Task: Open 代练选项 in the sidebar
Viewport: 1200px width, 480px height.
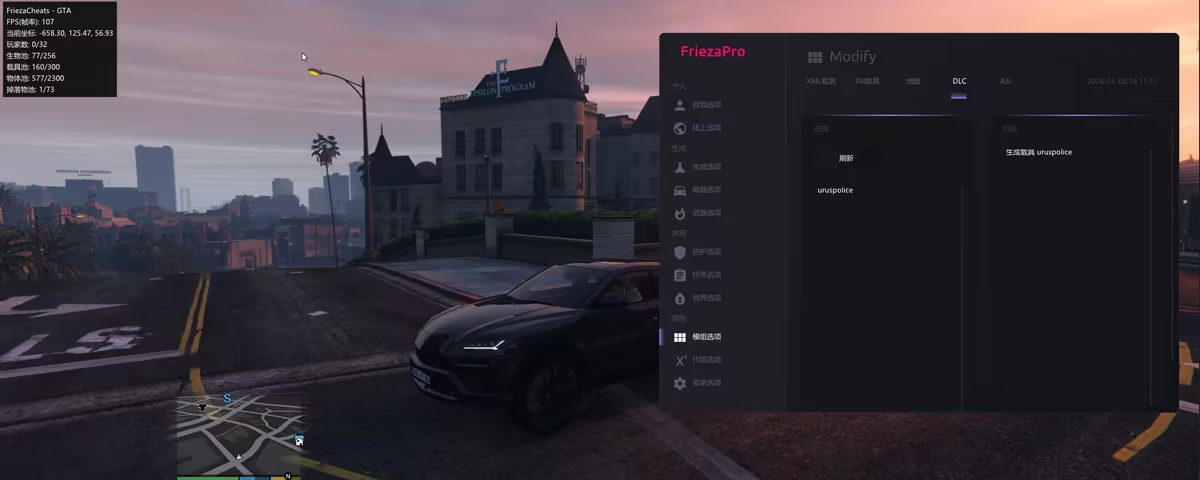Action: coord(706,360)
